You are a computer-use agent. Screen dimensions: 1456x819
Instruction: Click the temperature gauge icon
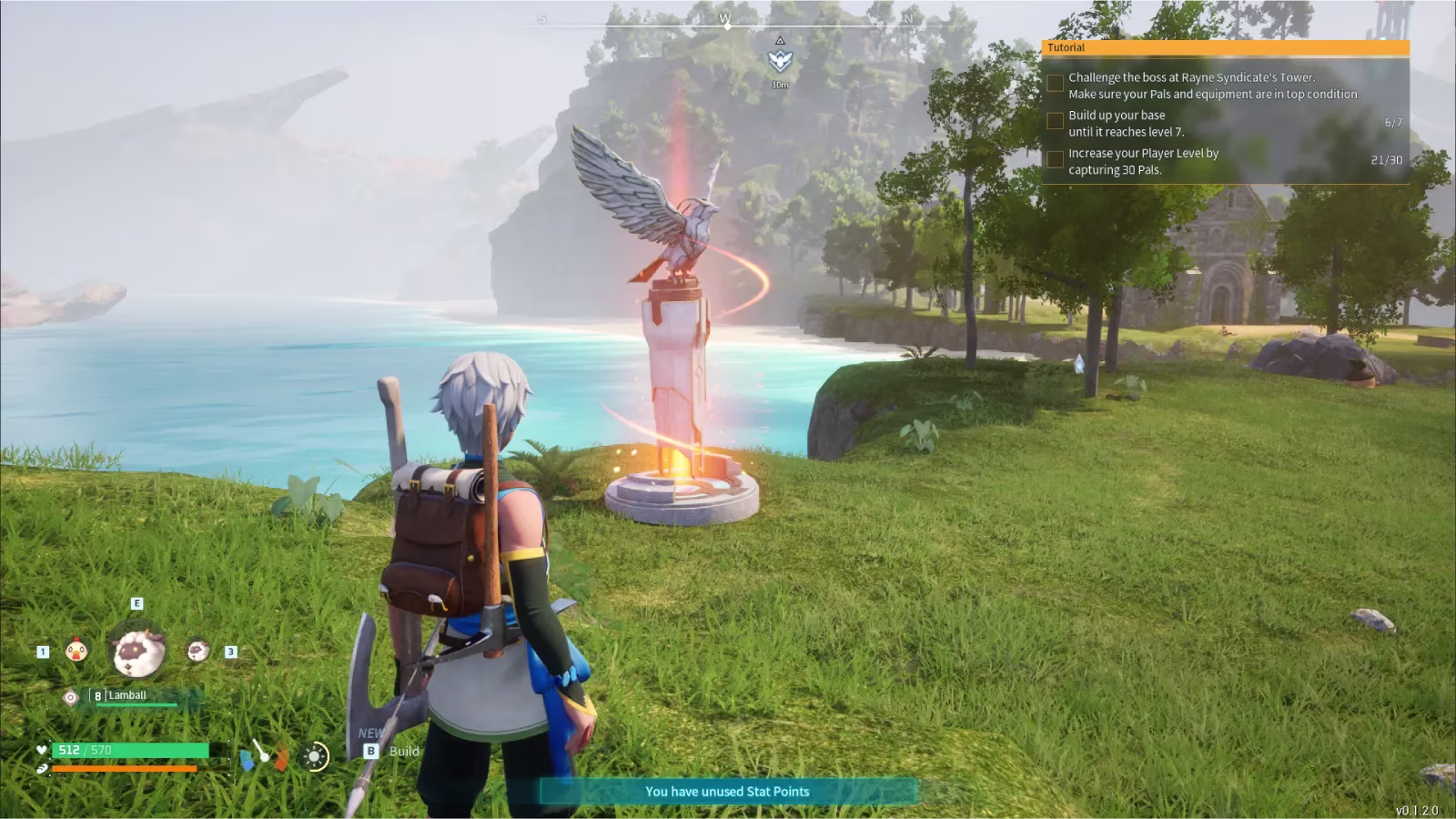(x=264, y=754)
